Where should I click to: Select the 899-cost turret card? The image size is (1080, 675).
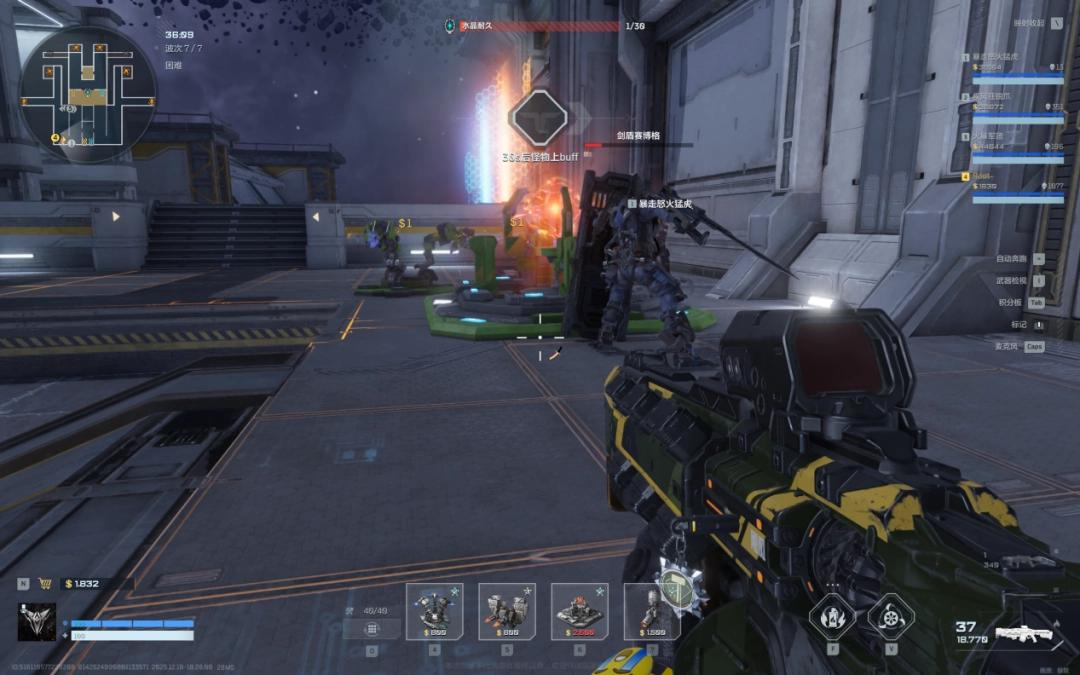pos(434,610)
